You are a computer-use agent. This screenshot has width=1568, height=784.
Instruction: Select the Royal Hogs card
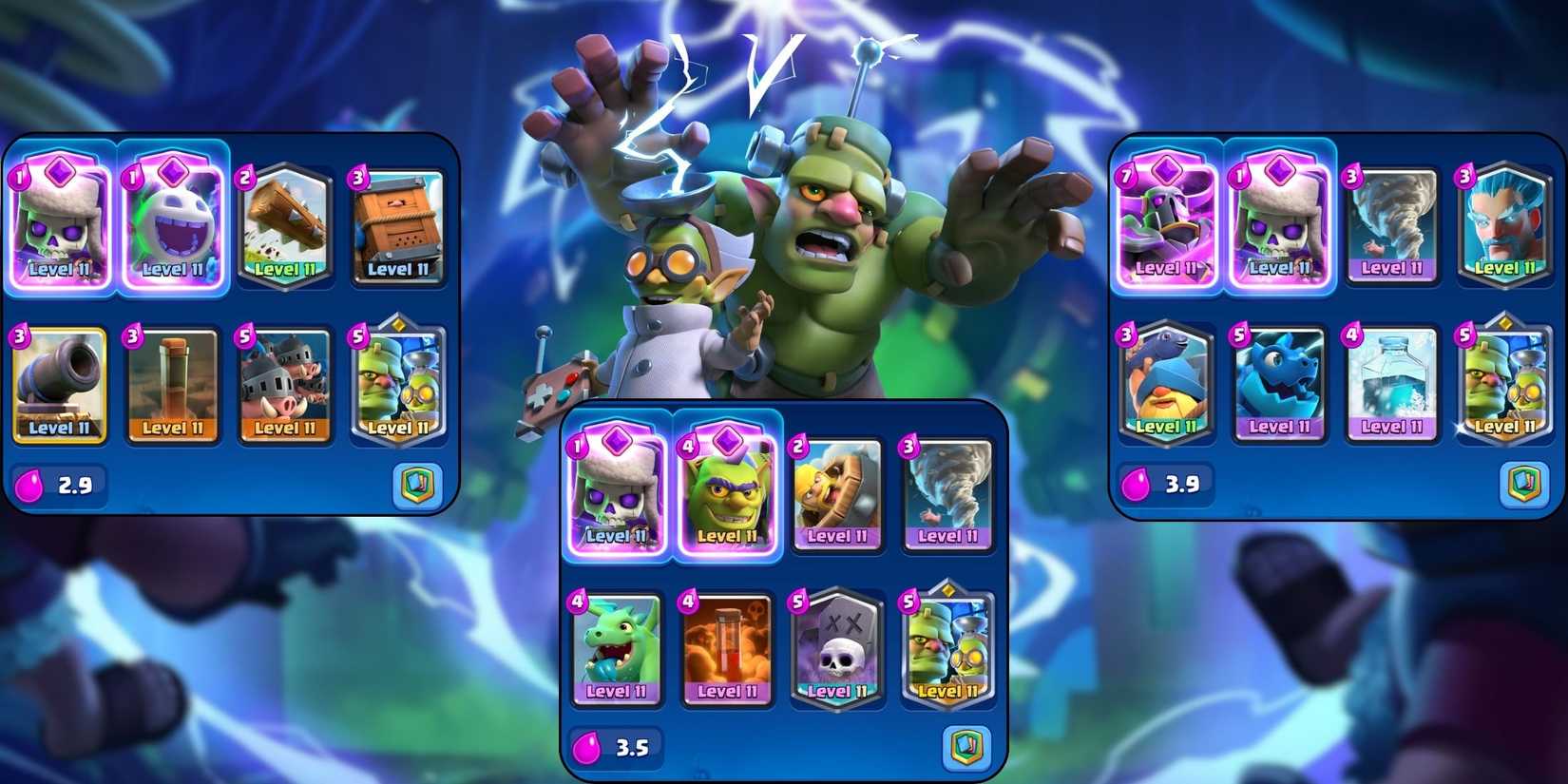click(x=286, y=385)
